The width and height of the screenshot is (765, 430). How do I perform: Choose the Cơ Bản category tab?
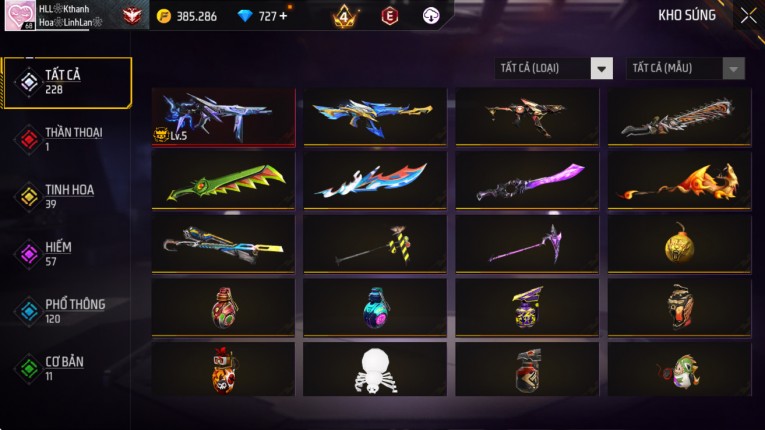click(x=66, y=367)
